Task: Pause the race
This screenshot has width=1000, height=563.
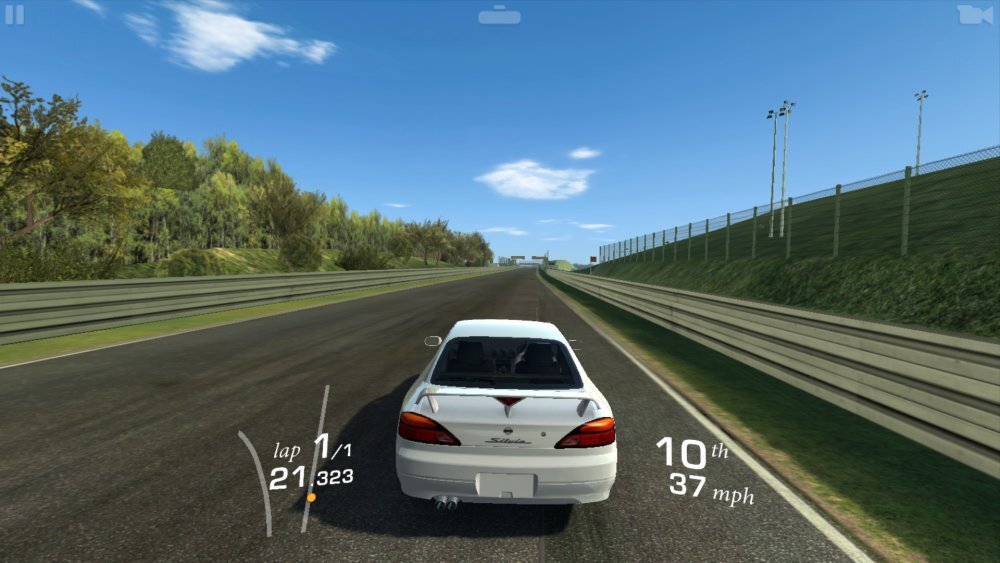Action: 15,15
